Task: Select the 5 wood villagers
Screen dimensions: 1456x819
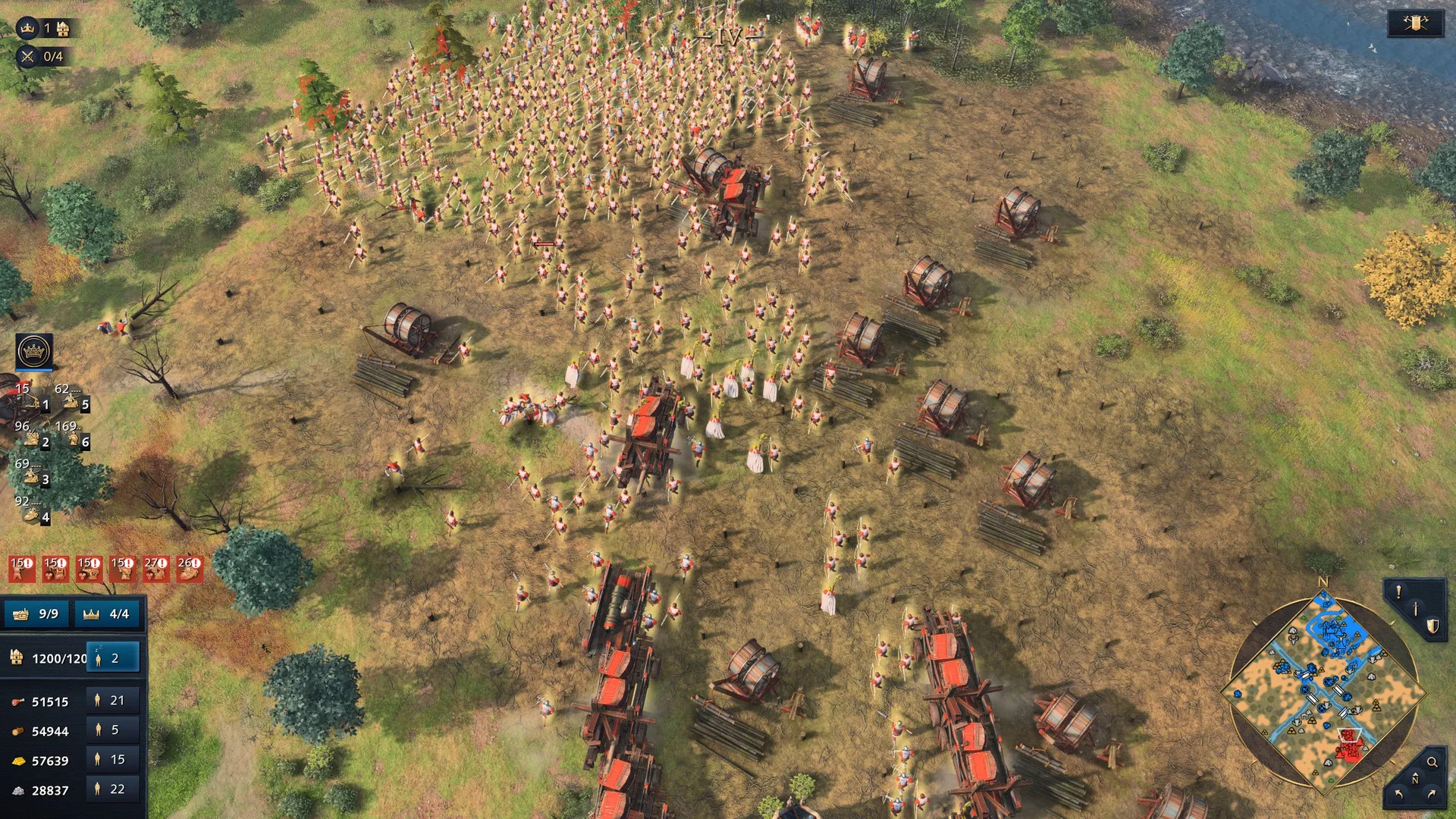Action: tap(113, 730)
